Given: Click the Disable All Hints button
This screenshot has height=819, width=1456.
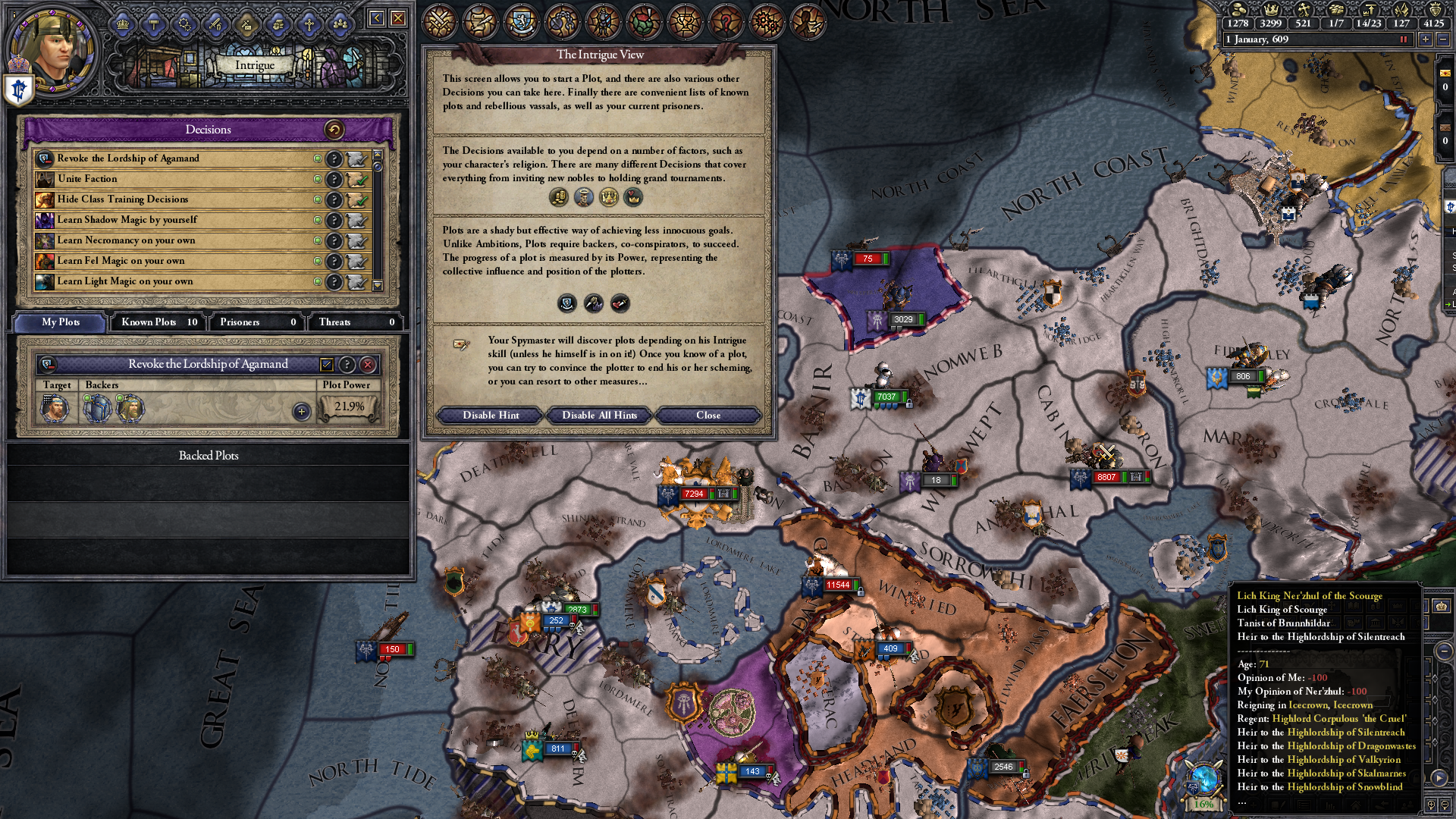Looking at the screenshot, I should tap(598, 415).
